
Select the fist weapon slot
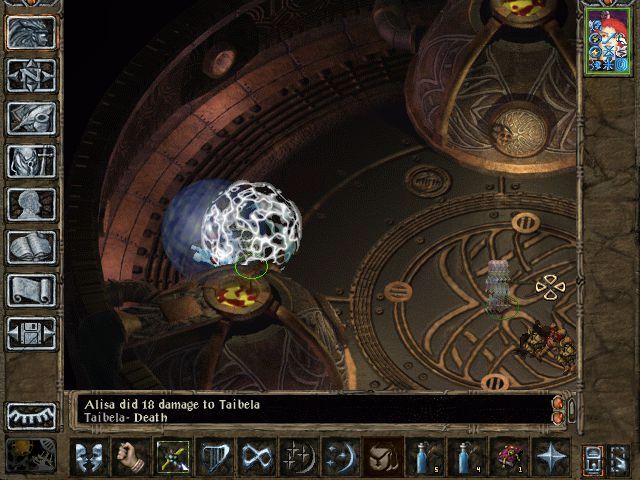point(131,457)
